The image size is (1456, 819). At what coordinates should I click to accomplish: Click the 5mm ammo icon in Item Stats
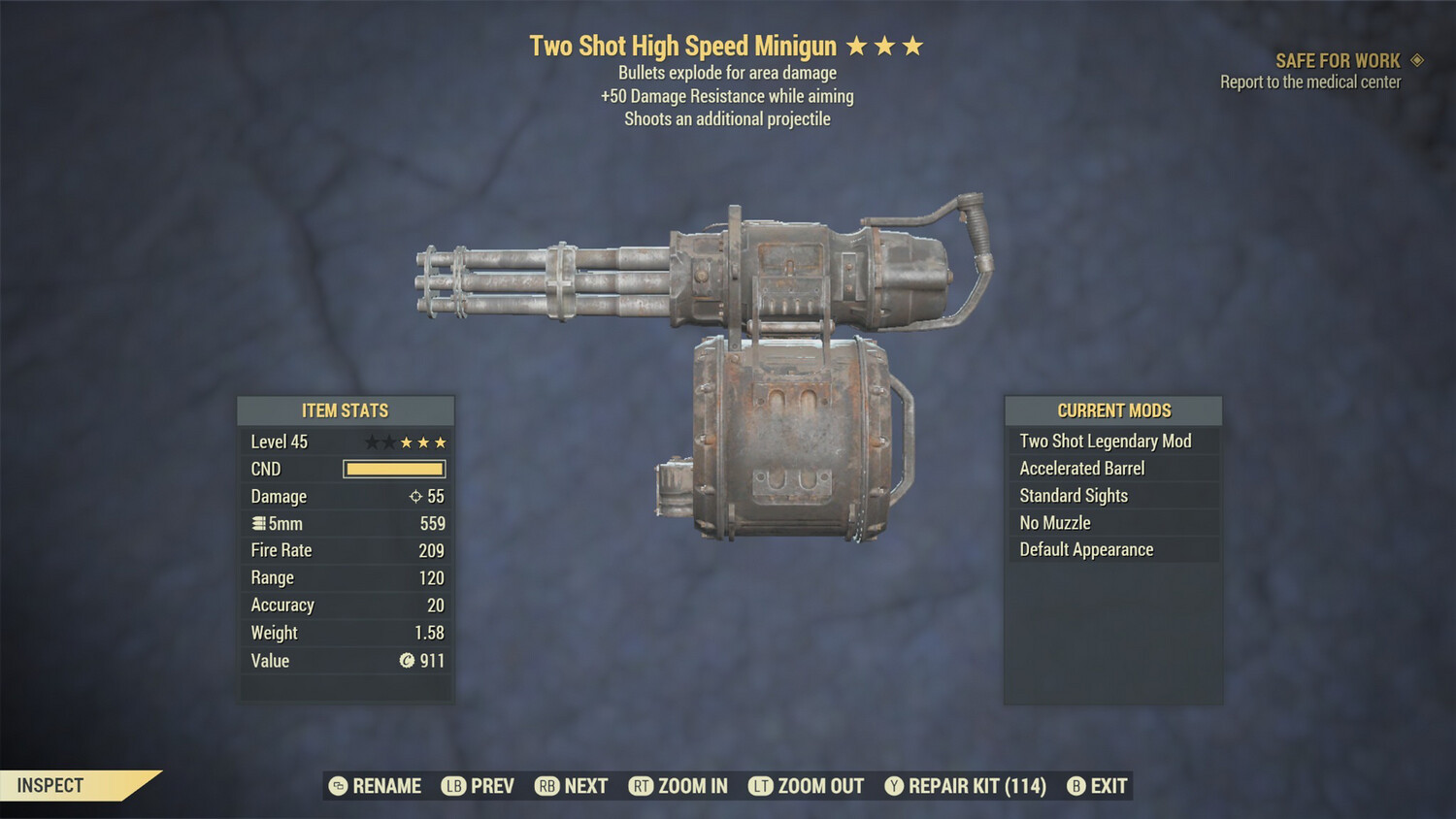[x=258, y=523]
